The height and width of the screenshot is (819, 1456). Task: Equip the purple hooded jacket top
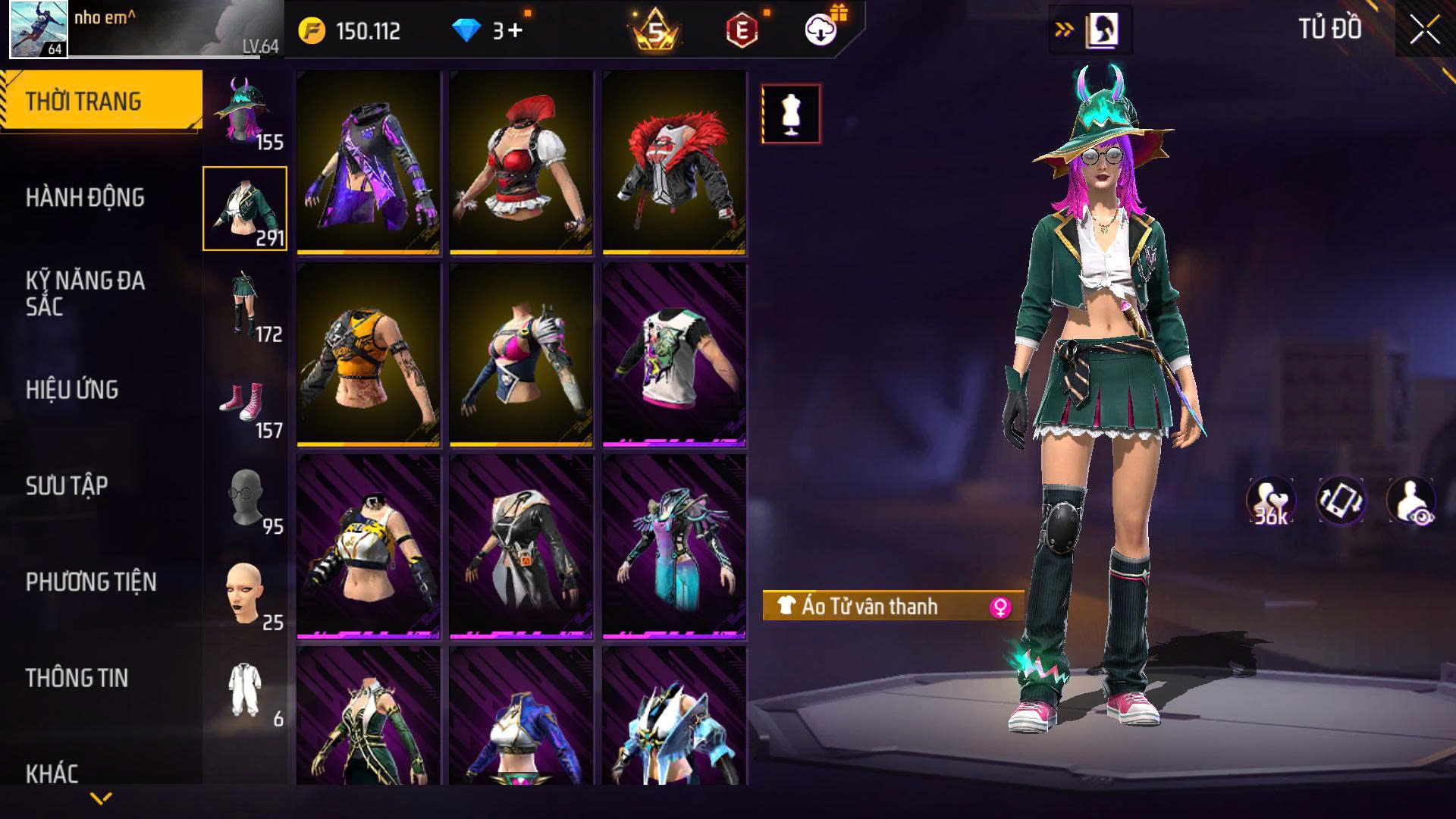click(x=369, y=162)
